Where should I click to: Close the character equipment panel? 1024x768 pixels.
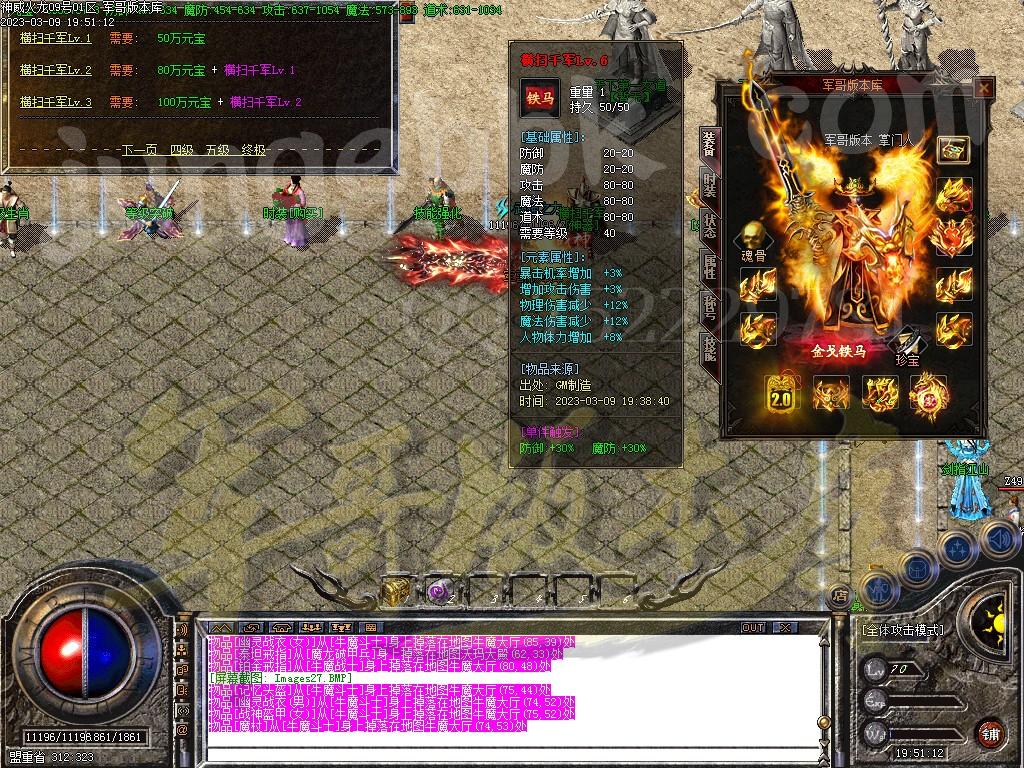(x=984, y=89)
